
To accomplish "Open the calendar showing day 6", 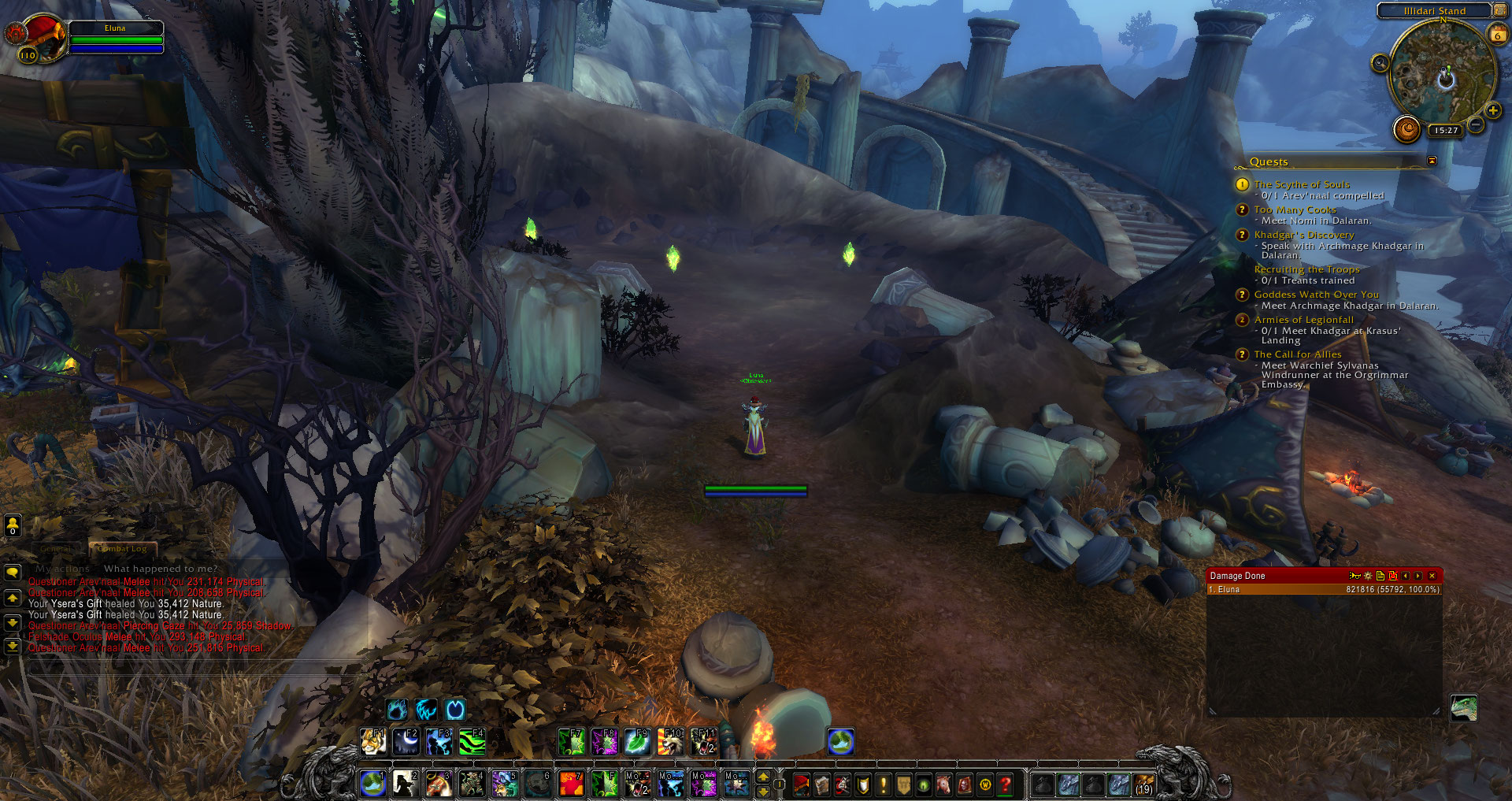I will [1497, 35].
